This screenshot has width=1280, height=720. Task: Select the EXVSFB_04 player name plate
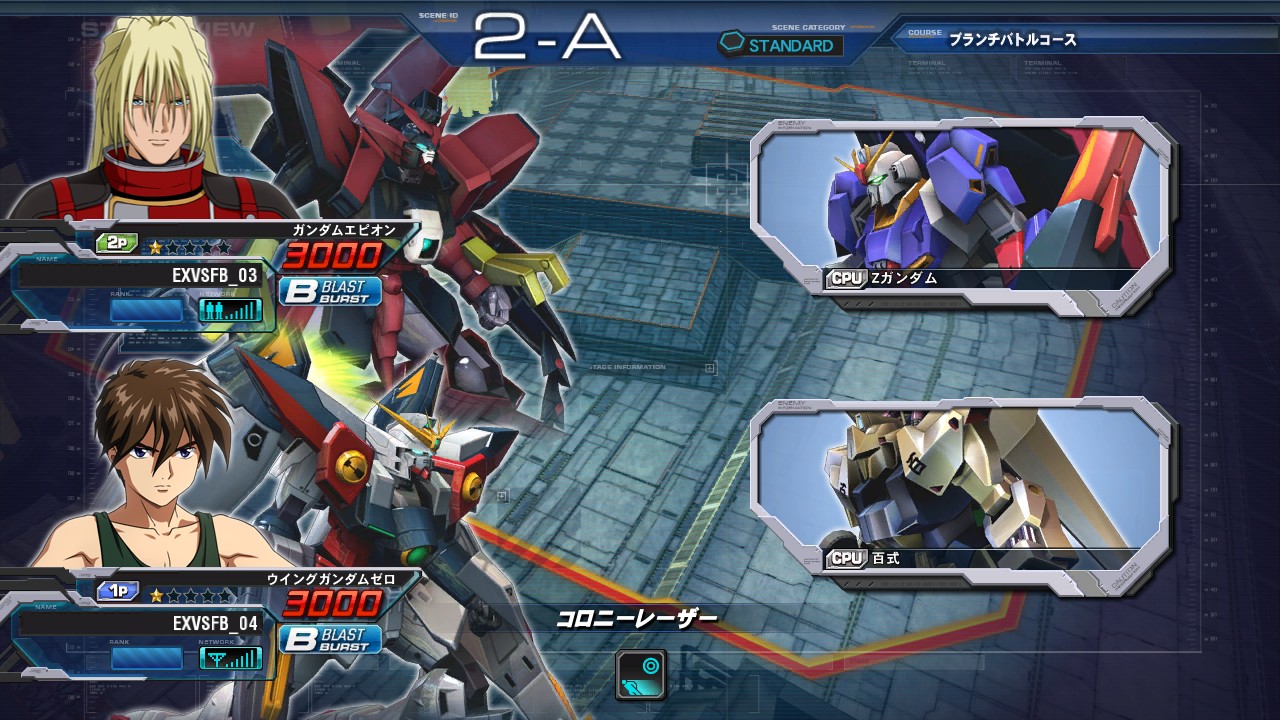point(140,623)
